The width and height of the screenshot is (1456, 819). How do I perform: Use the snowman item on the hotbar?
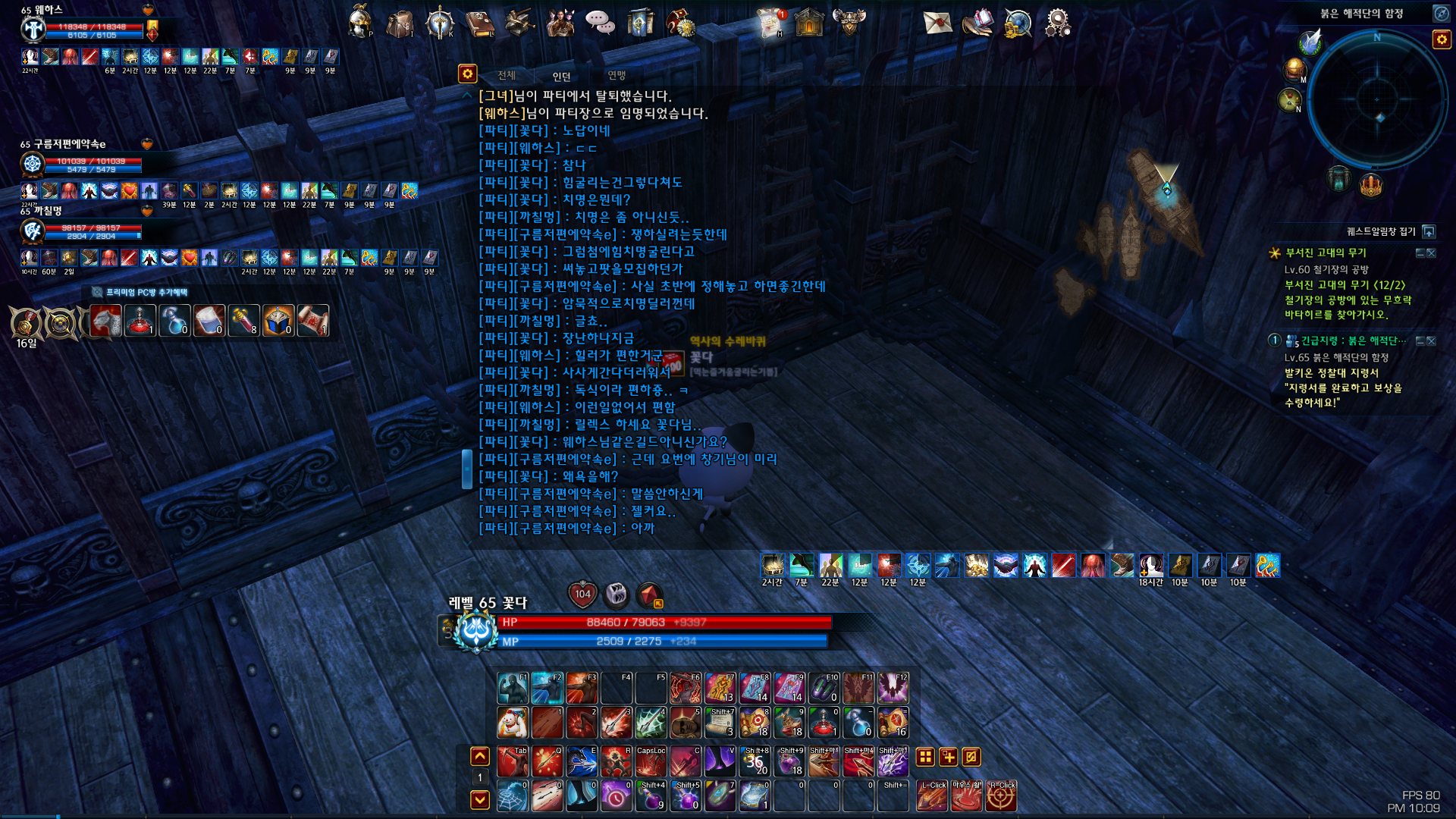pyautogui.click(x=513, y=723)
